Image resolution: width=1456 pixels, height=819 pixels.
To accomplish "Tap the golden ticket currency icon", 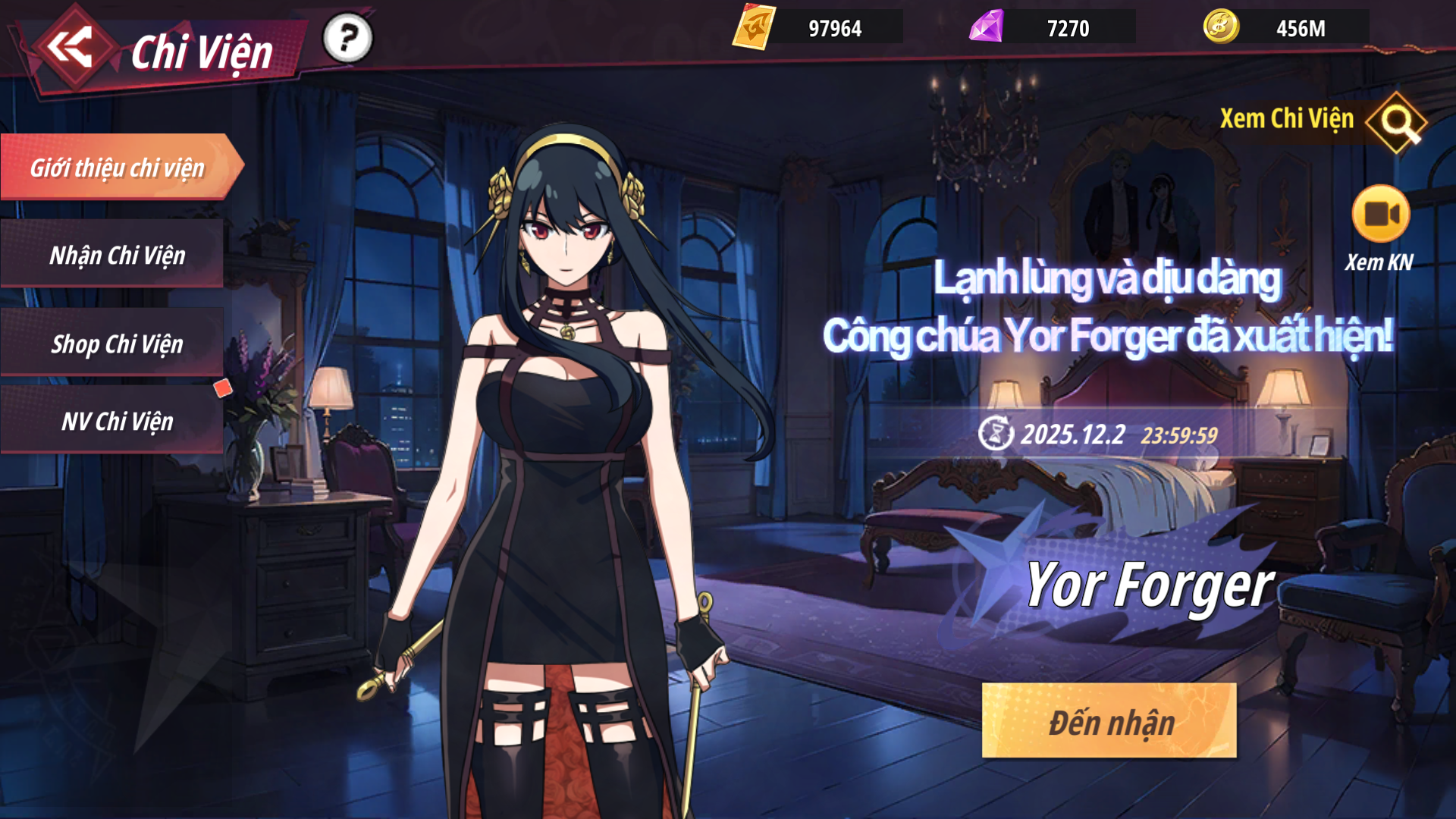I will pyautogui.click(x=753, y=28).
